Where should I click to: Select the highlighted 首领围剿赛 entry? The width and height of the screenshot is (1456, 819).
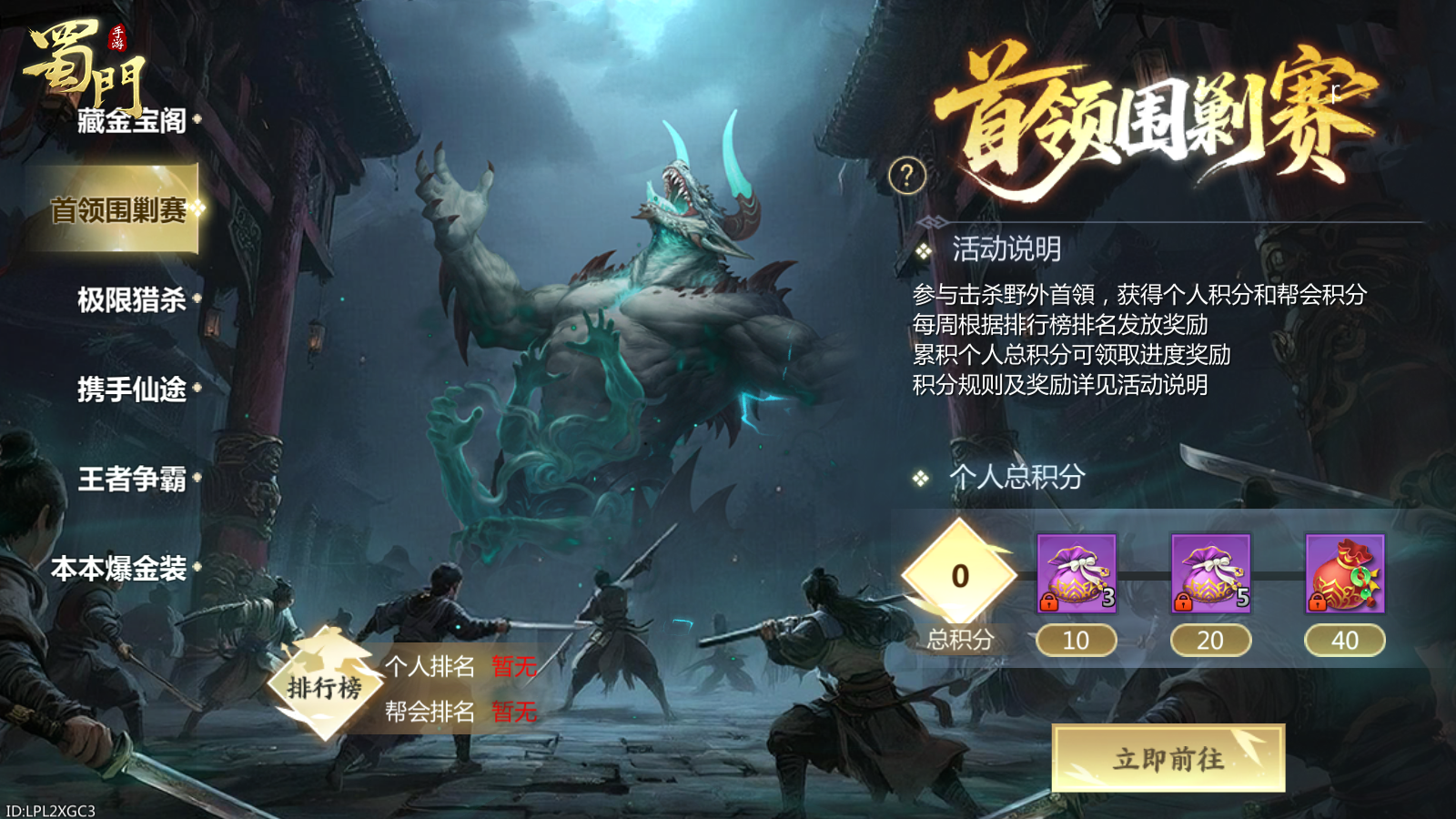pos(119,207)
